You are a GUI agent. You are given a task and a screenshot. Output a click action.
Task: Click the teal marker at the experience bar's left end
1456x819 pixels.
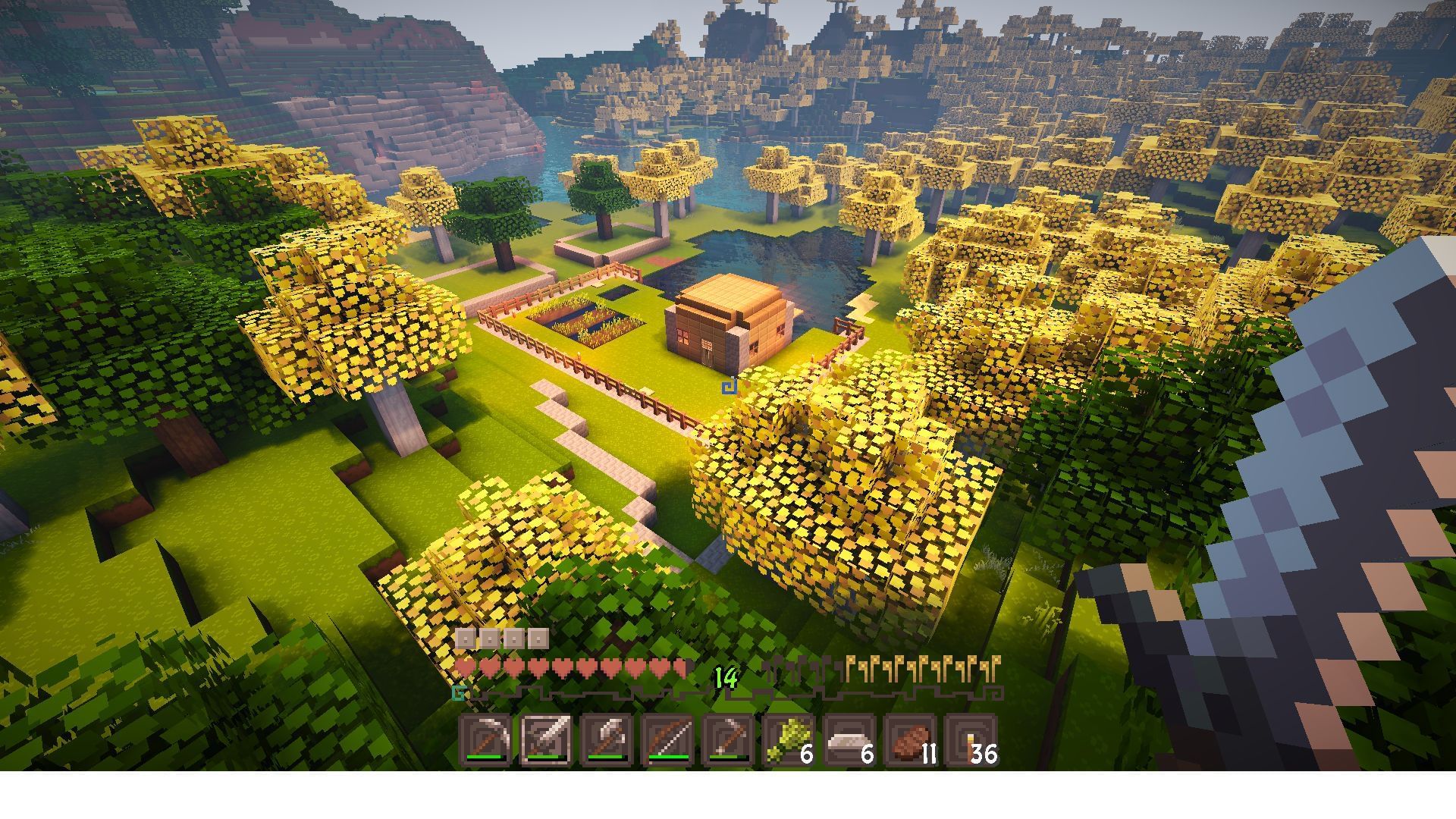(x=458, y=692)
